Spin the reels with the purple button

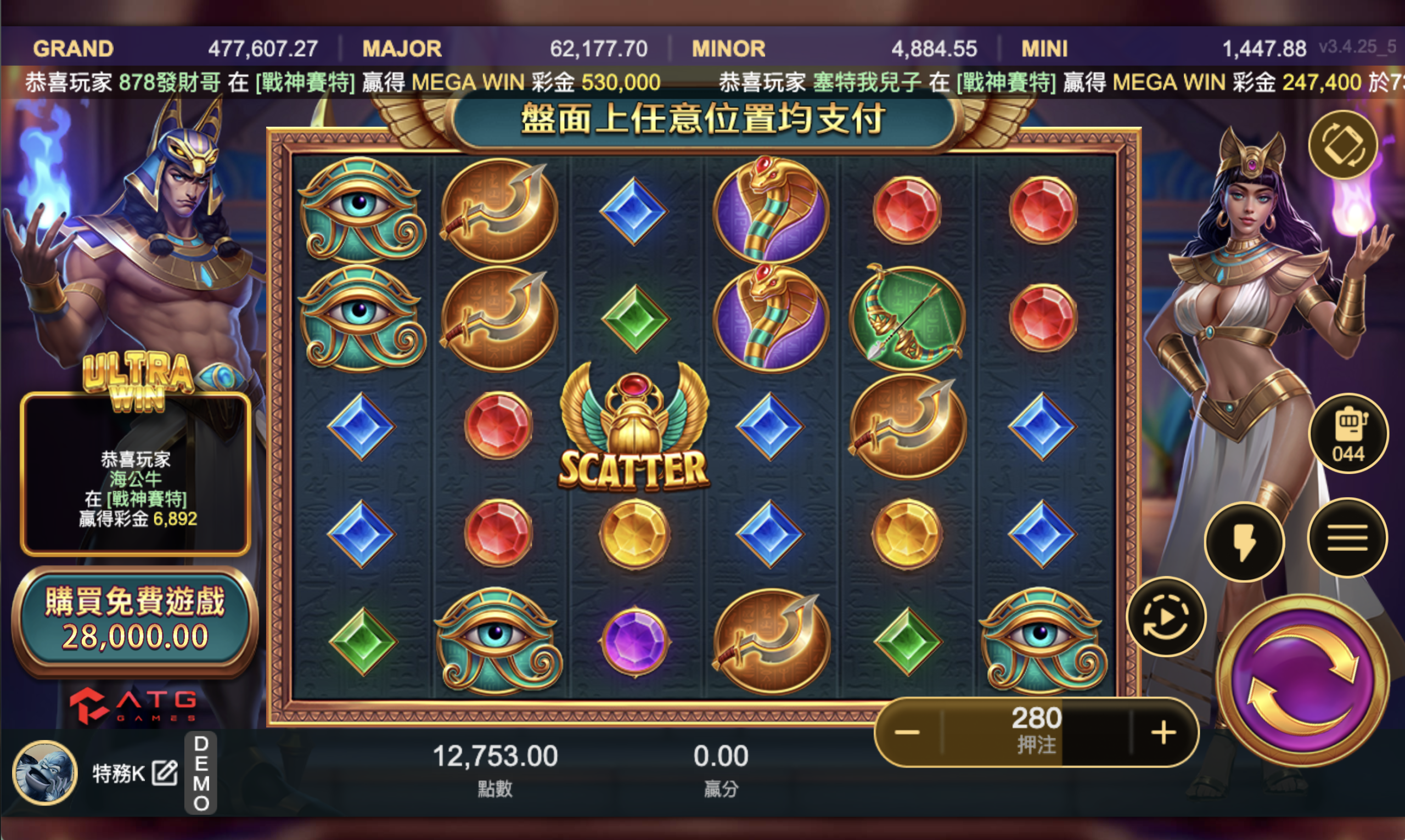pyautogui.click(x=1303, y=681)
